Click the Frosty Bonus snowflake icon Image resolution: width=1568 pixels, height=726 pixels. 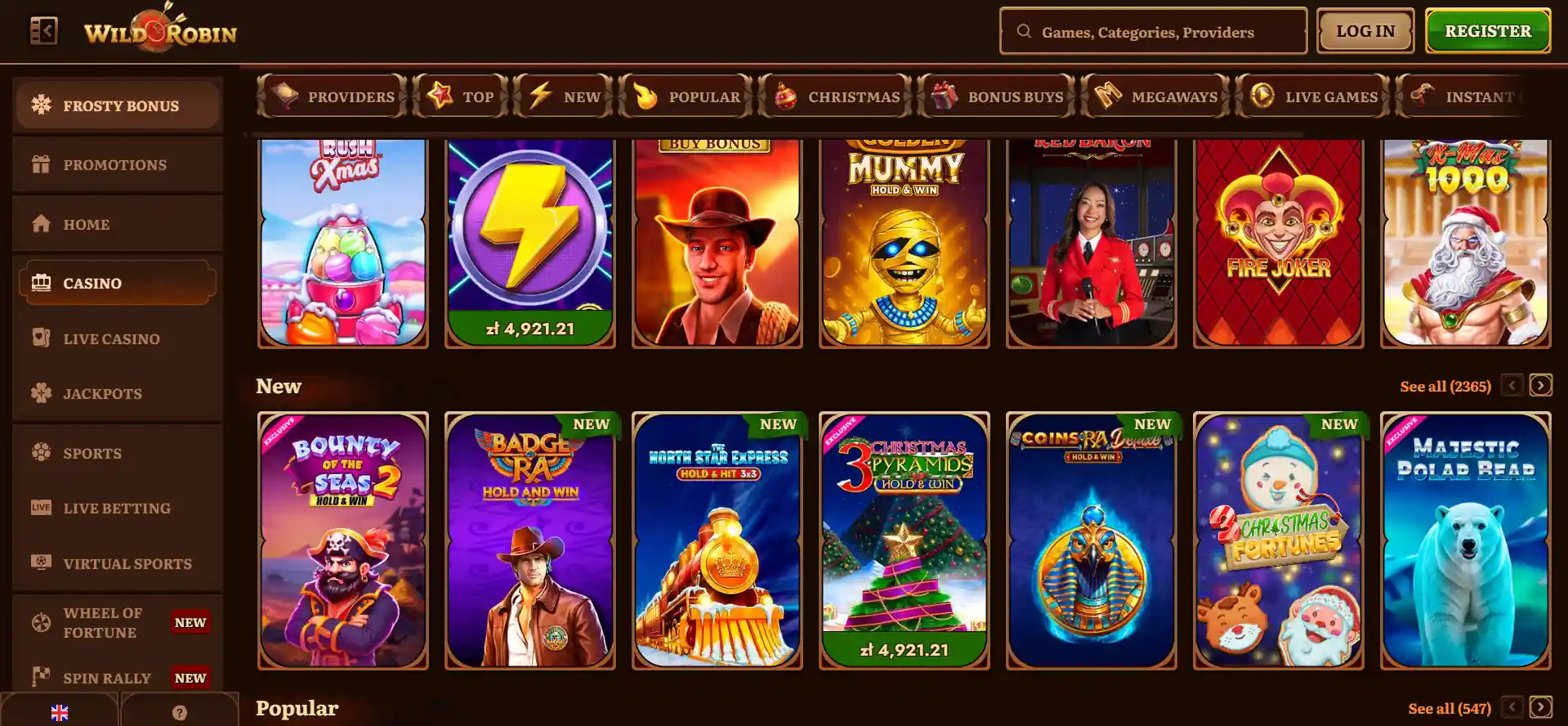39,105
